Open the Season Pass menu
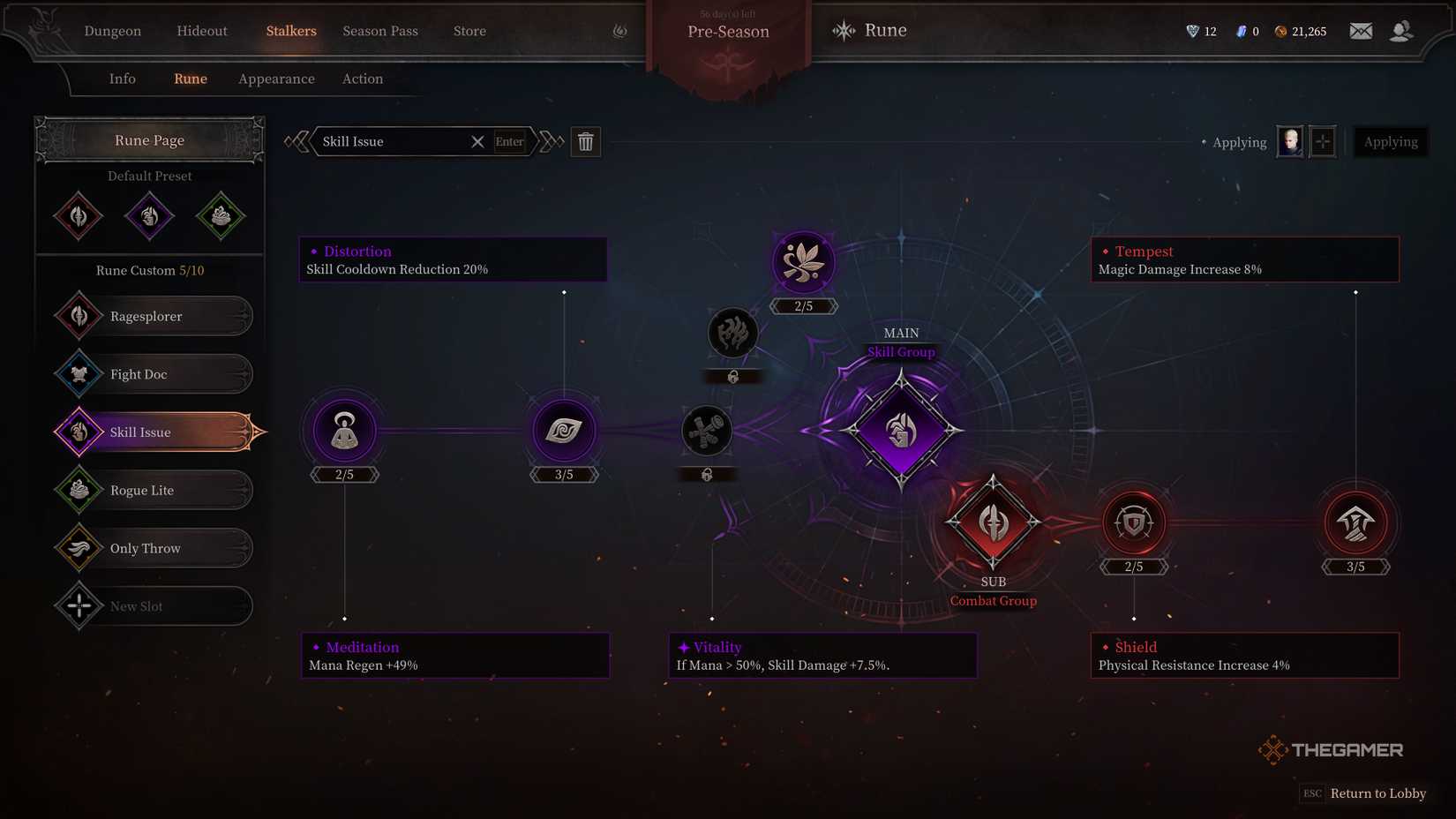 380,31
